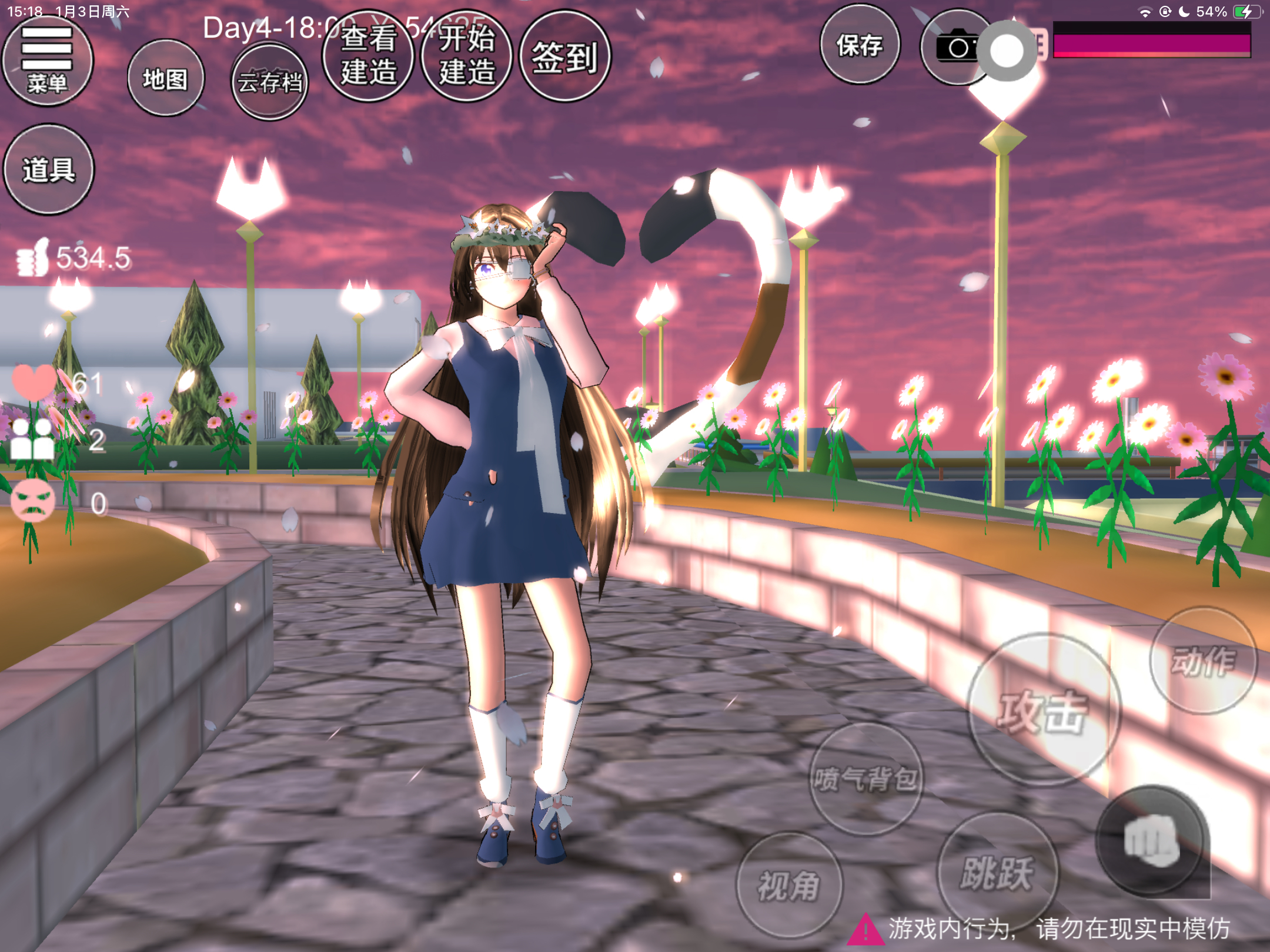This screenshot has width=1270, height=952.
Task: Switch camera with 视角 button
Action: pos(788,885)
